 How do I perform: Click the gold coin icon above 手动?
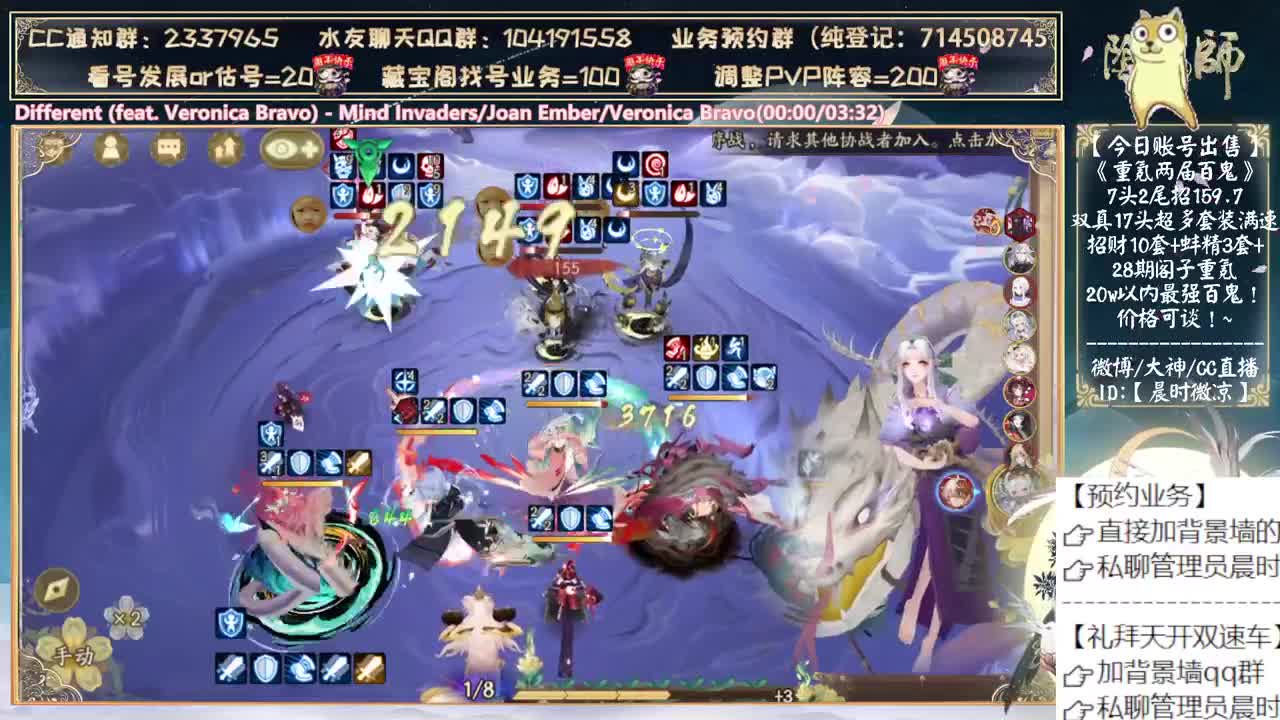(x=55, y=590)
